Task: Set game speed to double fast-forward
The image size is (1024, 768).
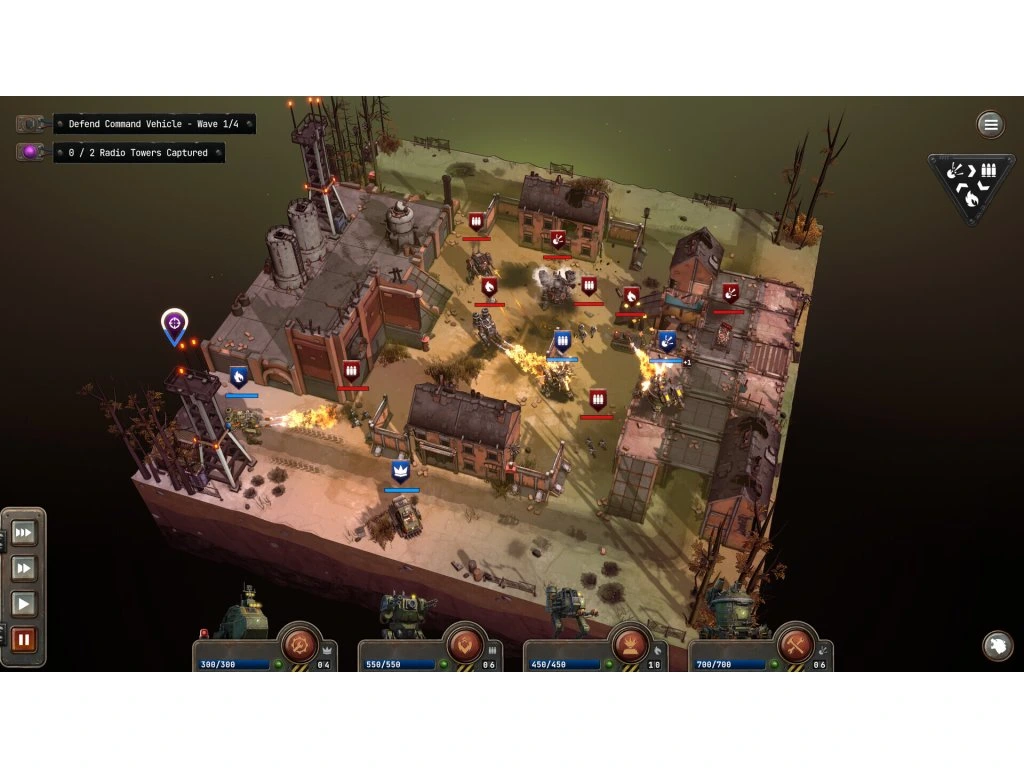Action: pos(24,569)
